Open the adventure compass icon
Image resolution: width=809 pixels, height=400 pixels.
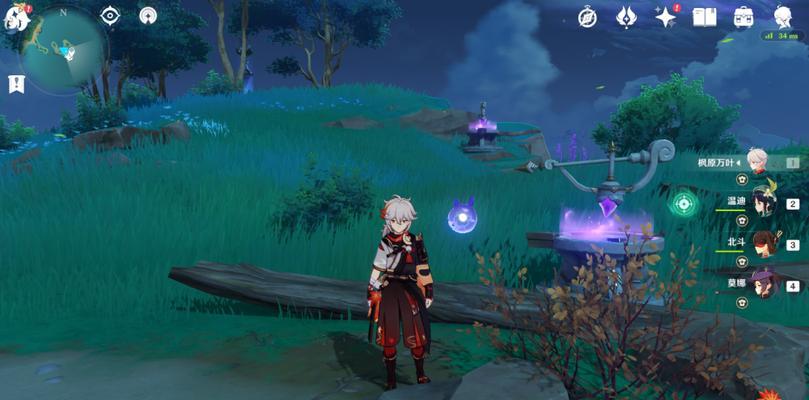coord(588,16)
